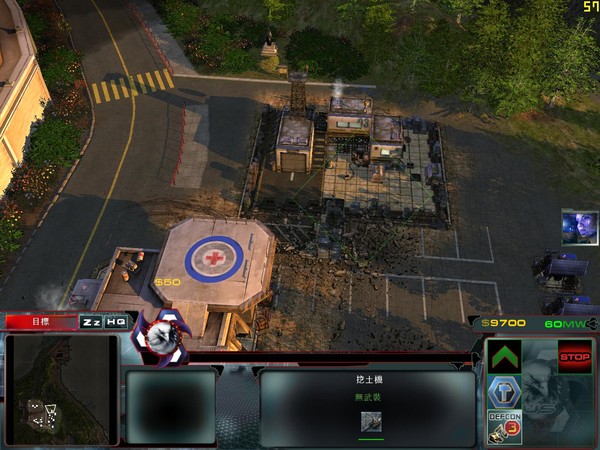
Task: Issue the red STOP command
Action: (x=574, y=356)
